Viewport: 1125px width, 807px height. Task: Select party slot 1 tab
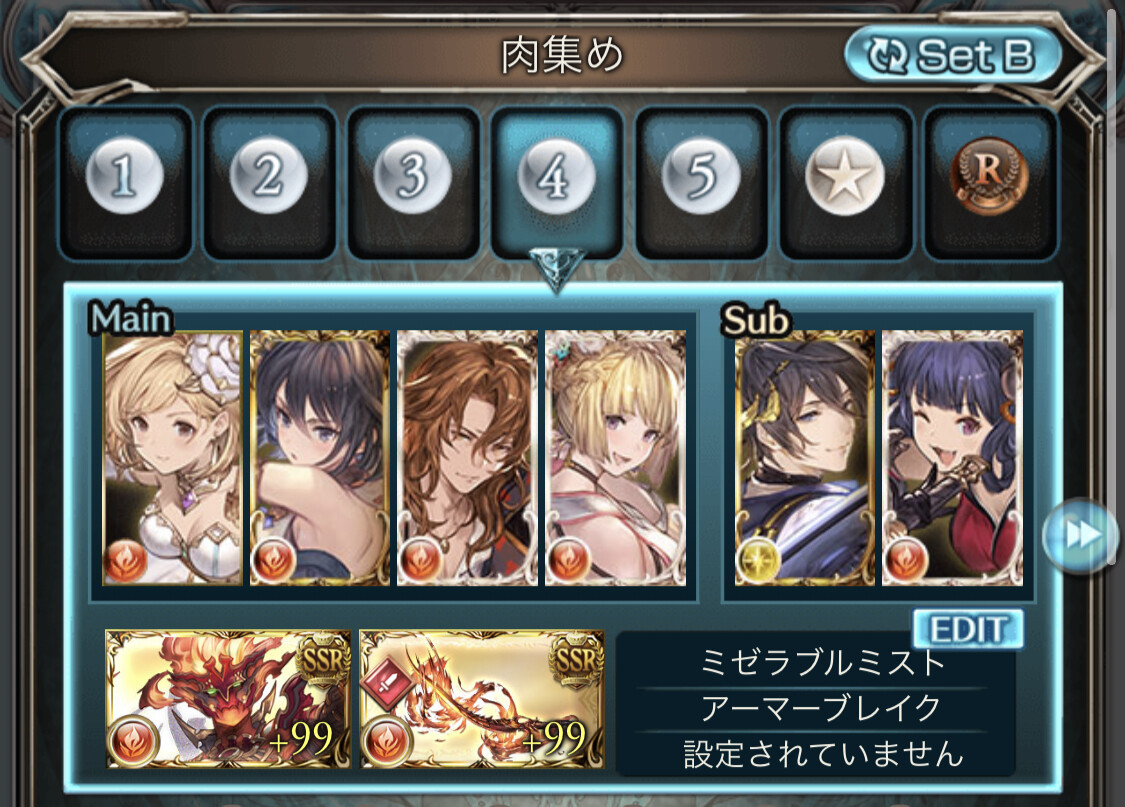[124, 182]
